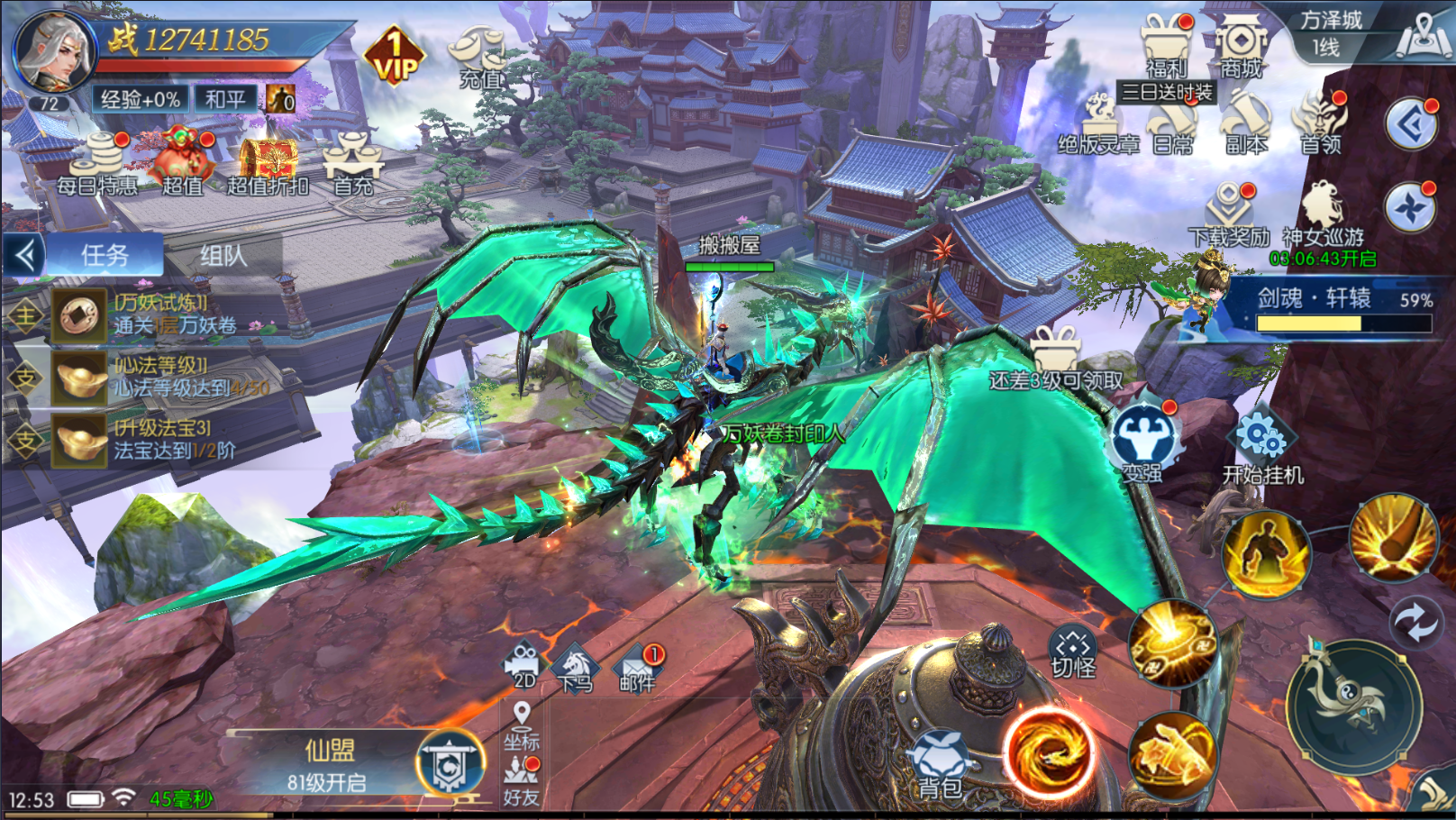Open the 背包 backpack
The height and width of the screenshot is (820, 1456).
click(939, 766)
